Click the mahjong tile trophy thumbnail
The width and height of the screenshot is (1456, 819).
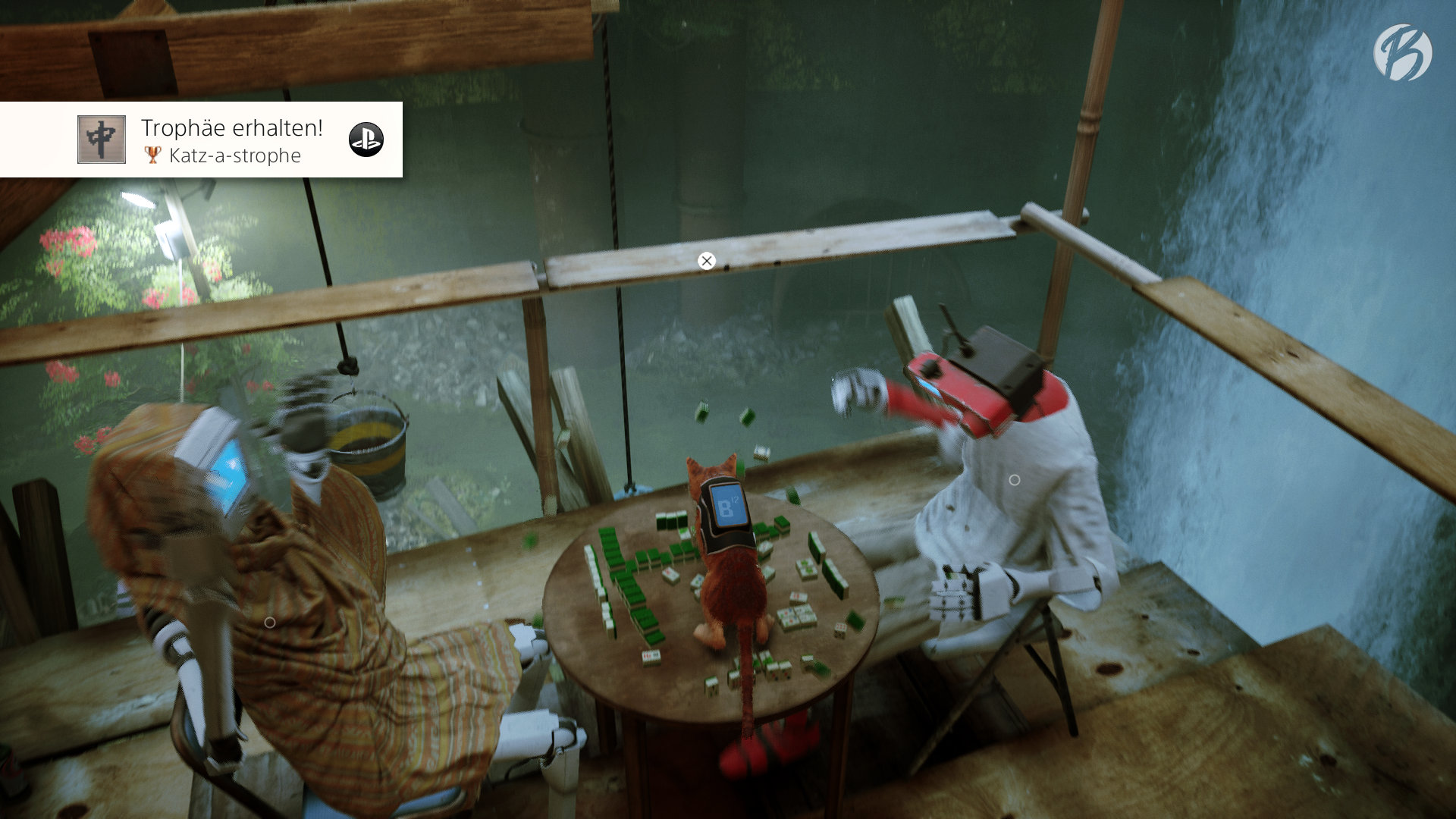coord(102,140)
